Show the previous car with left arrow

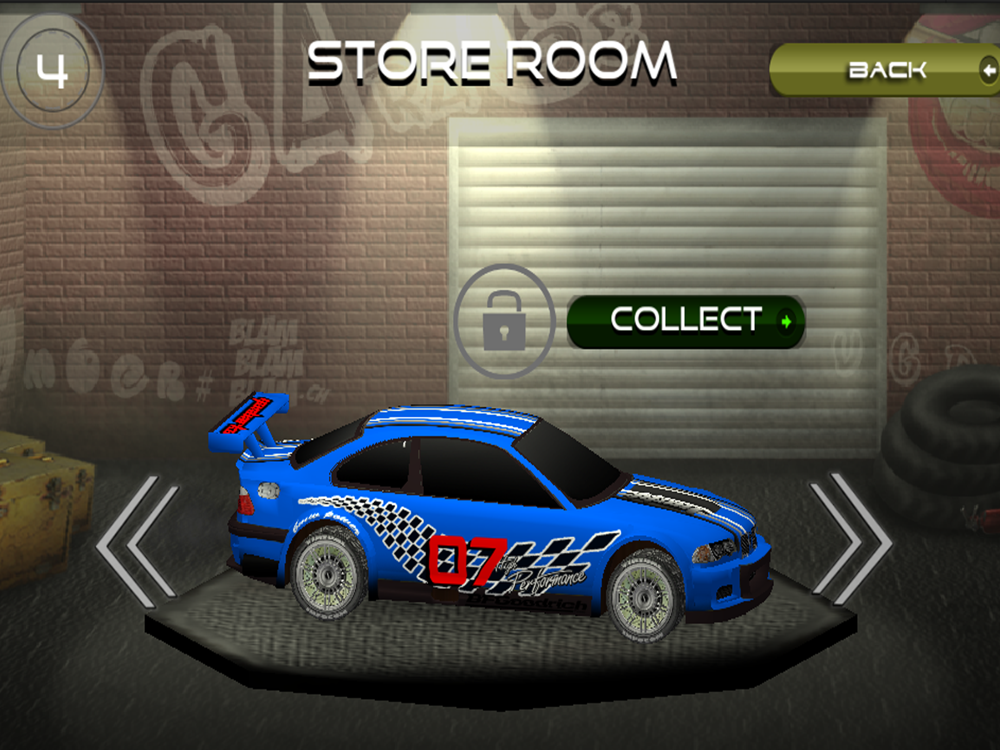137,541
